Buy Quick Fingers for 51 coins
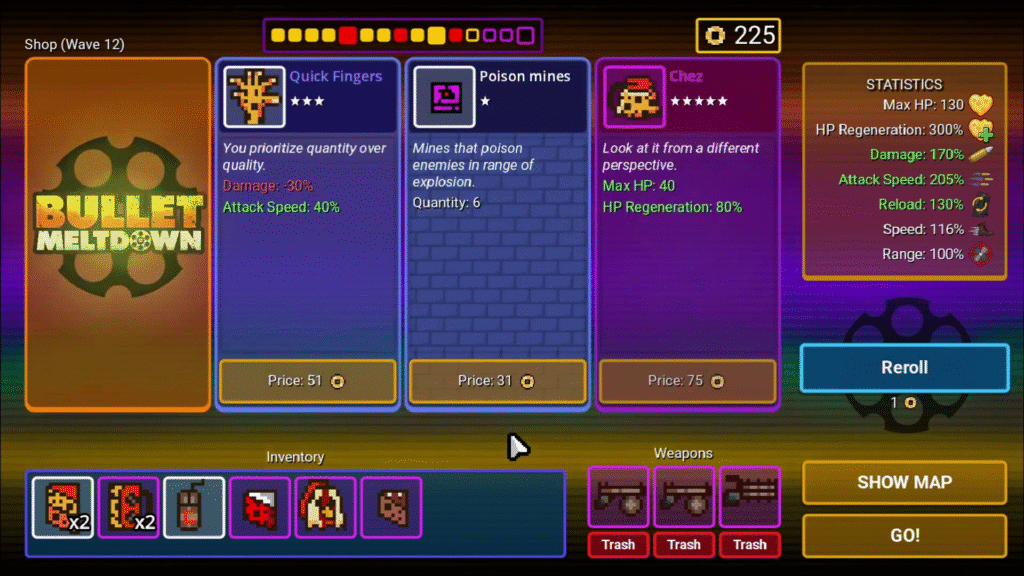Screen dimensions: 1024x576 click(x=308, y=381)
